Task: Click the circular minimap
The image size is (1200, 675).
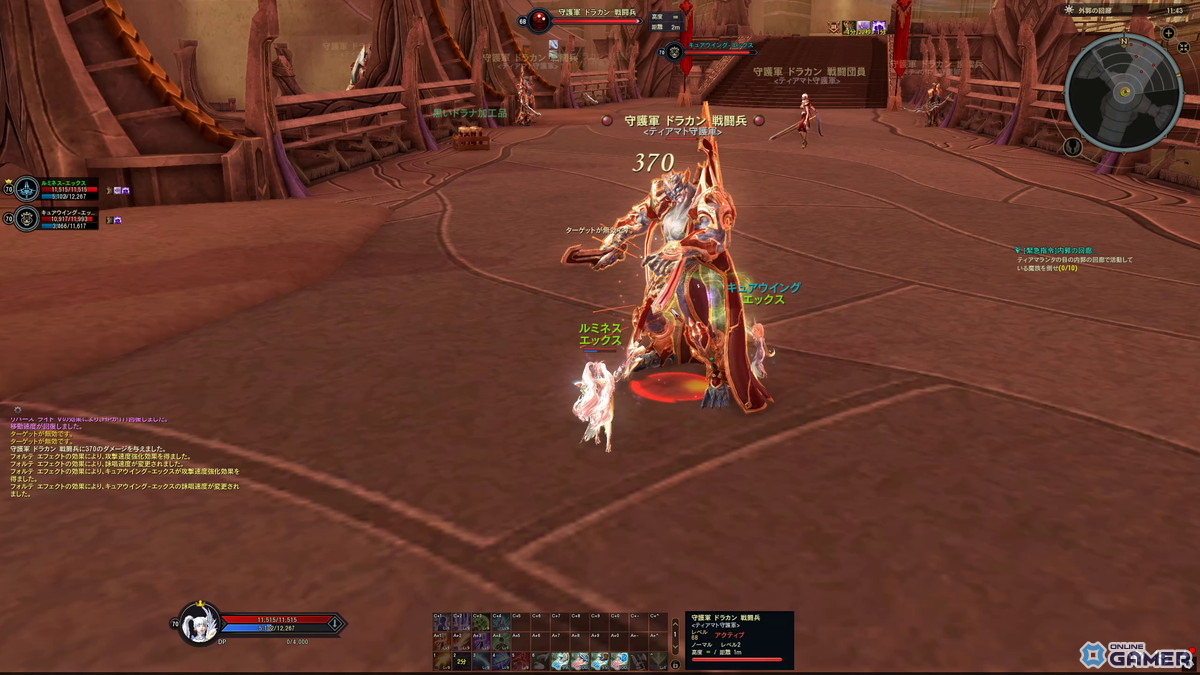Action: 1123,93
